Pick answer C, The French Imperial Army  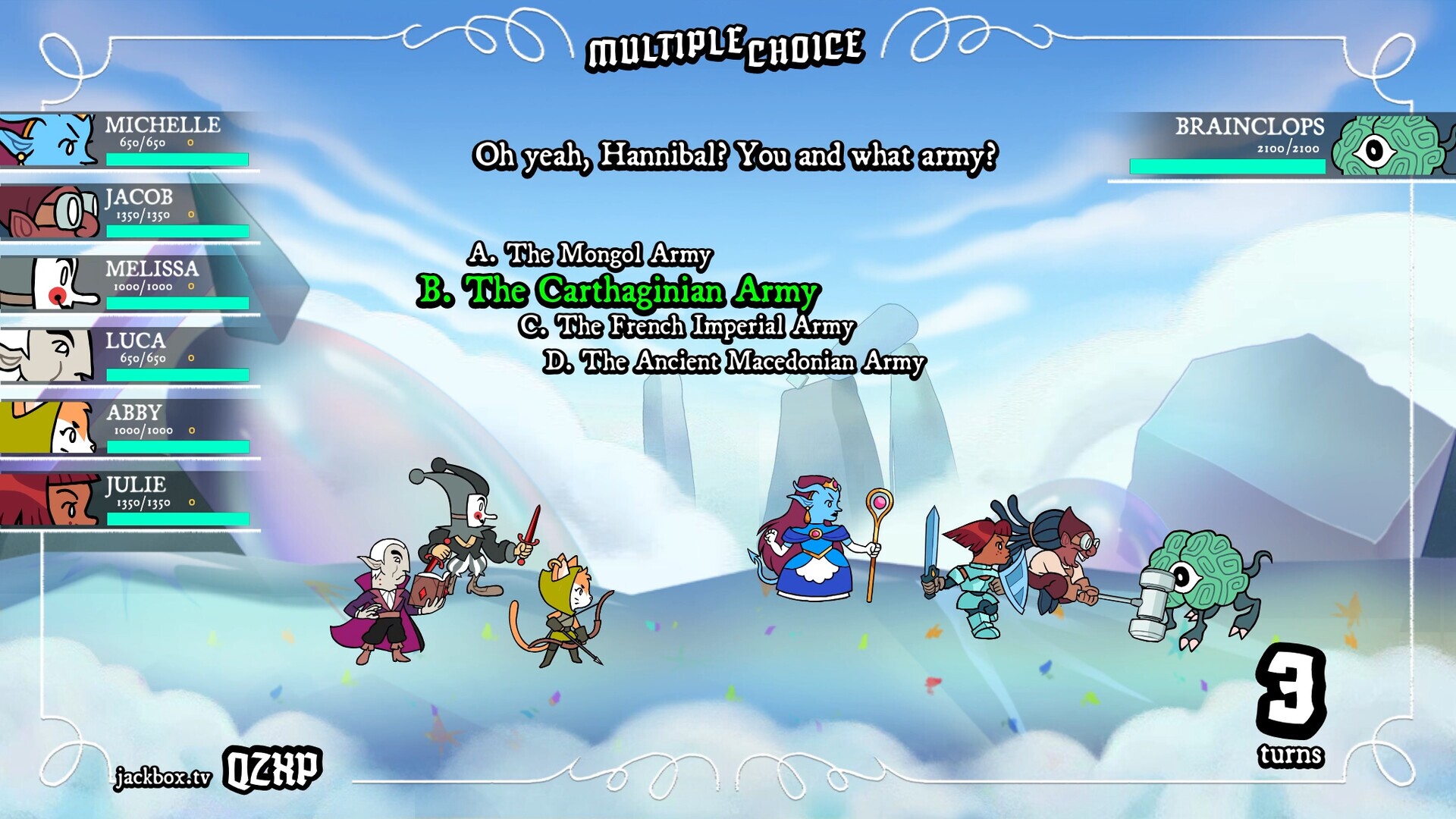click(x=687, y=327)
